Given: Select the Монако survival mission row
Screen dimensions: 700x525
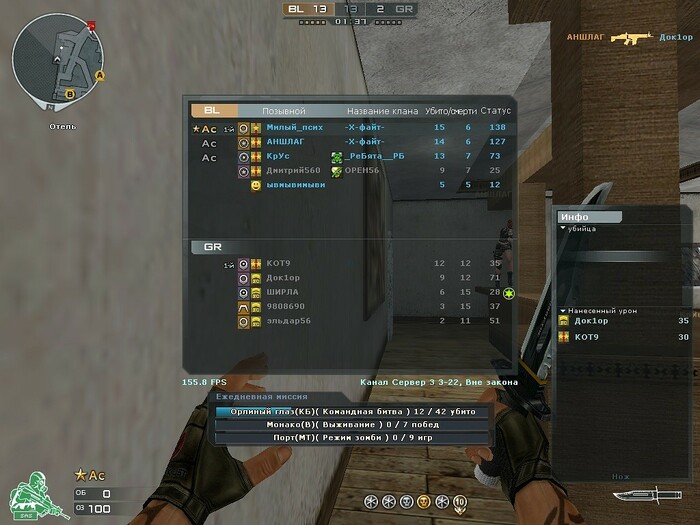Looking at the screenshot, I should click(x=352, y=424).
